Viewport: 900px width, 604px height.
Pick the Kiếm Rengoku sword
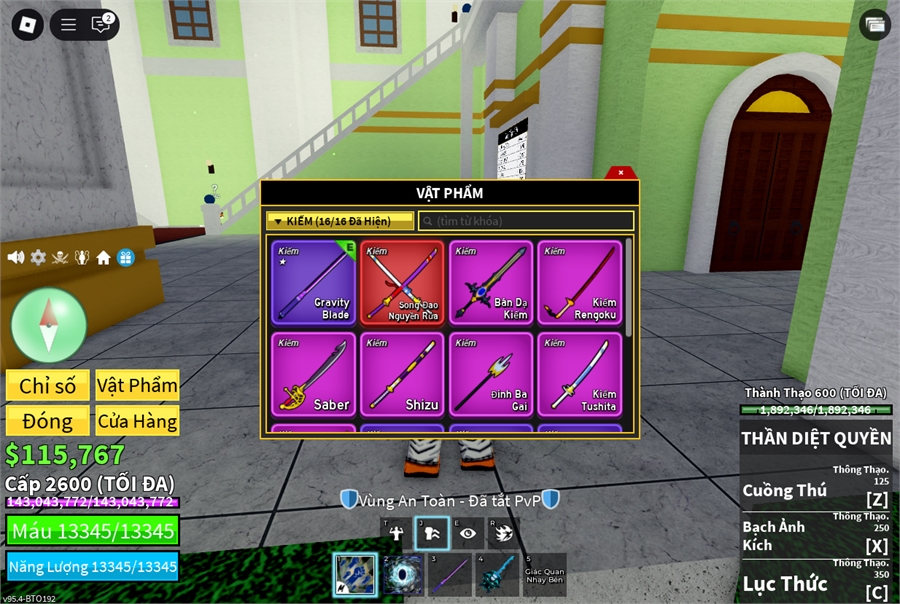click(x=579, y=283)
